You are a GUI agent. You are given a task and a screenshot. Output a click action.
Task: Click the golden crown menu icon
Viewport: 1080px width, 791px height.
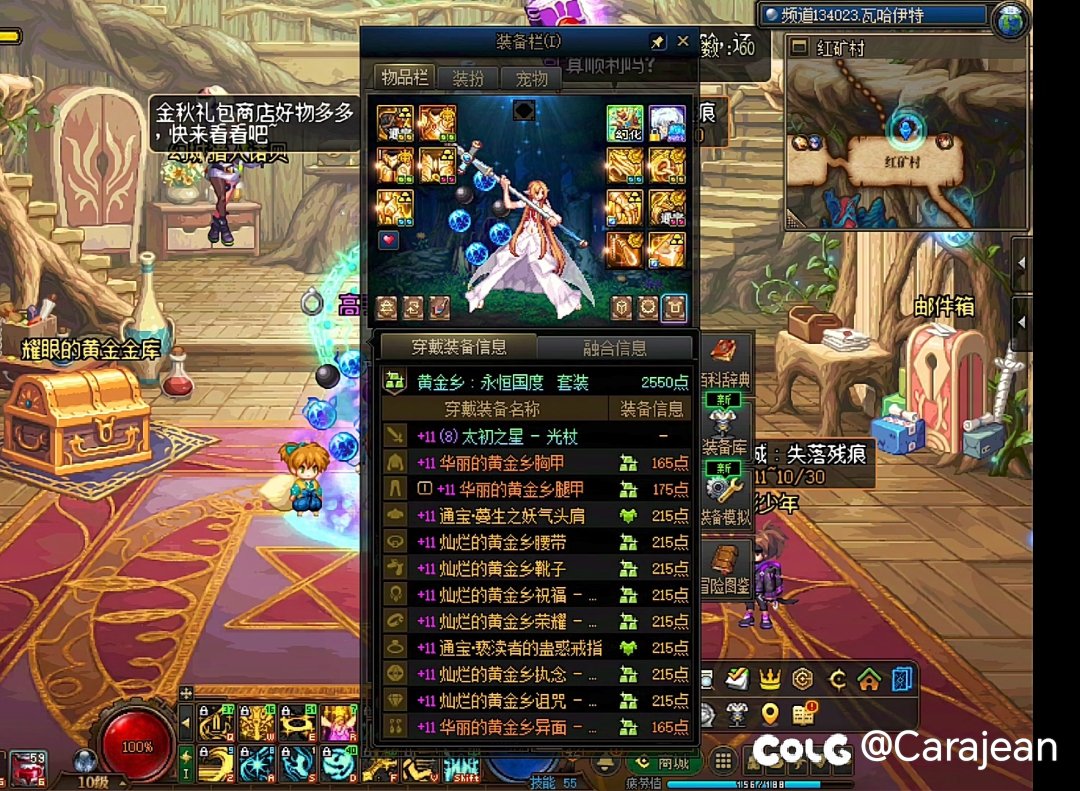coord(769,680)
